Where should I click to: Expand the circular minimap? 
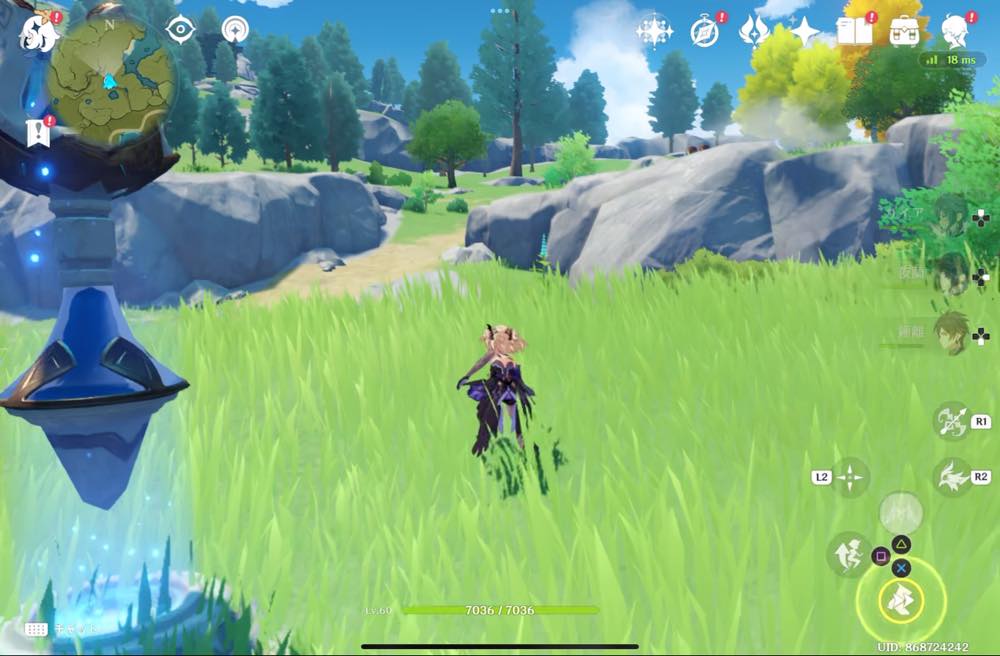point(109,77)
